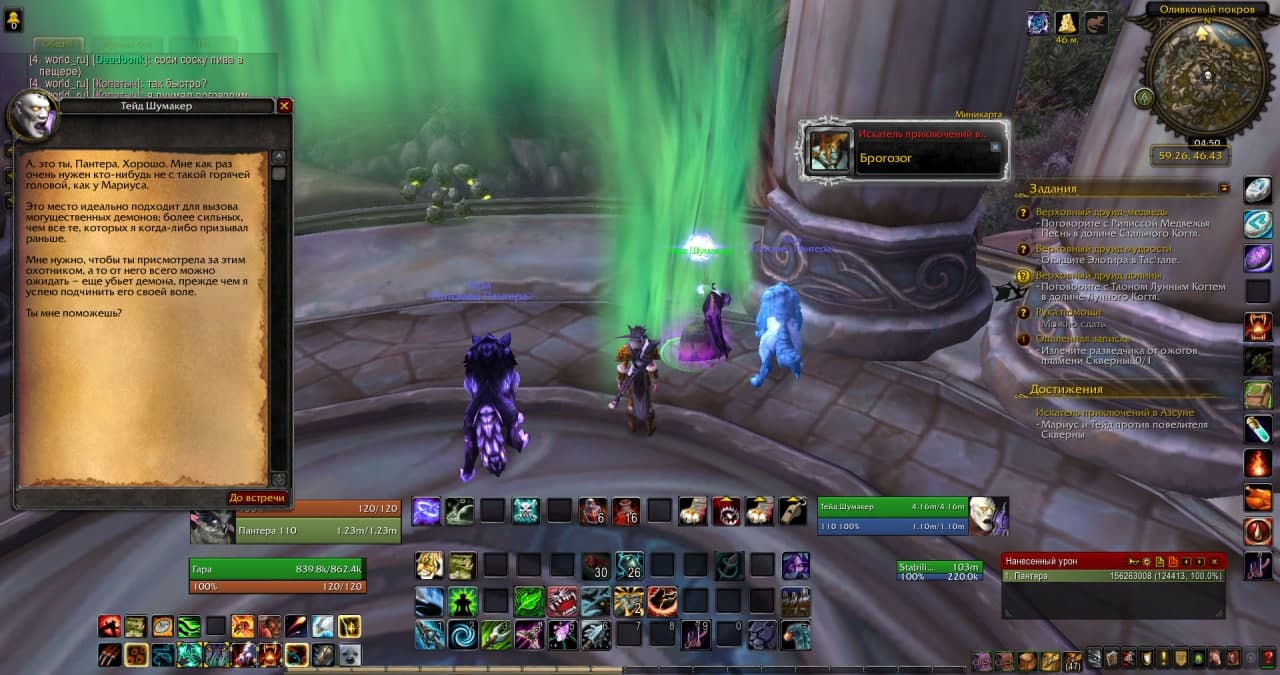Viewport: 1280px width, 675px height.
Task: Open the damage meter settings gear
Action: [x=1147, y=562]
